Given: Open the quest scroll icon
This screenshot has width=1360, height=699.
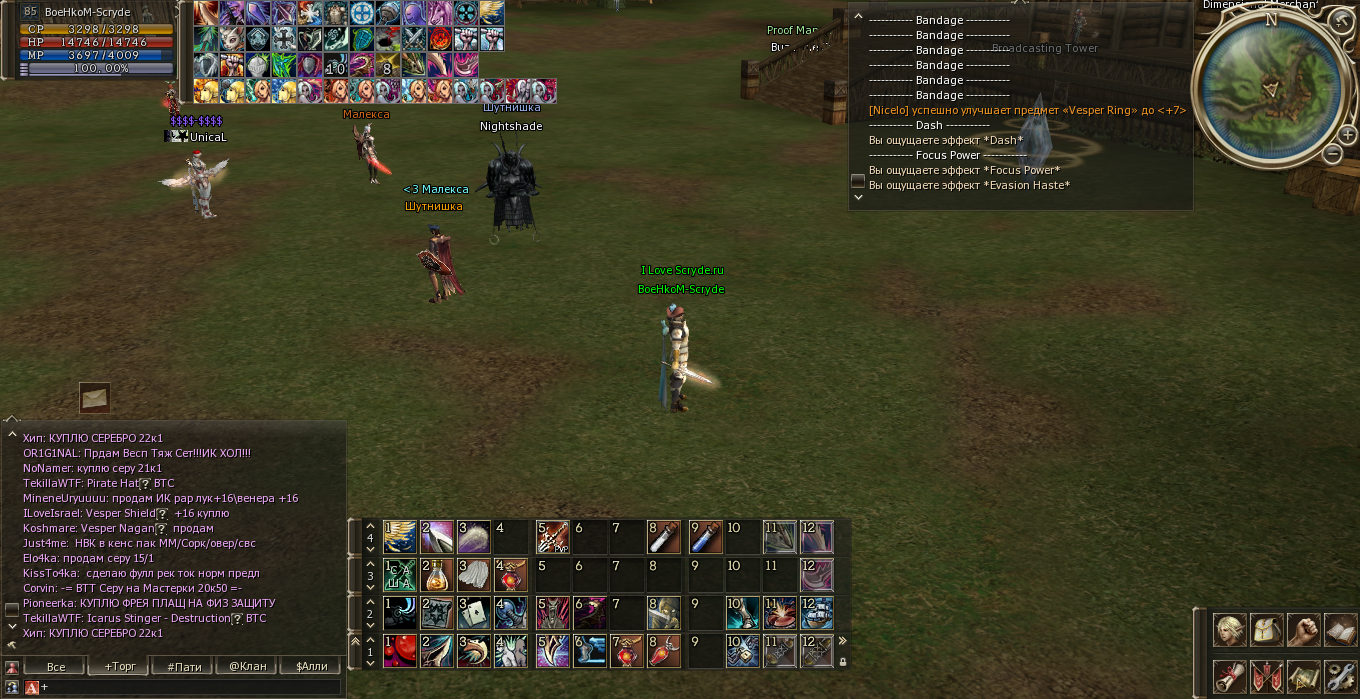Looking at the screenshot, I should 1229,676.
